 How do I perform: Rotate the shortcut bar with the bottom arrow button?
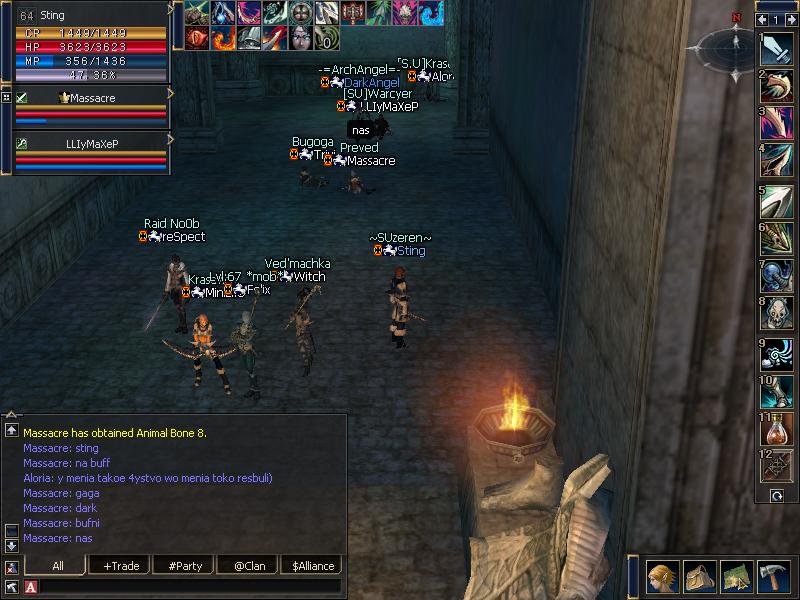(x=777, y=496)
